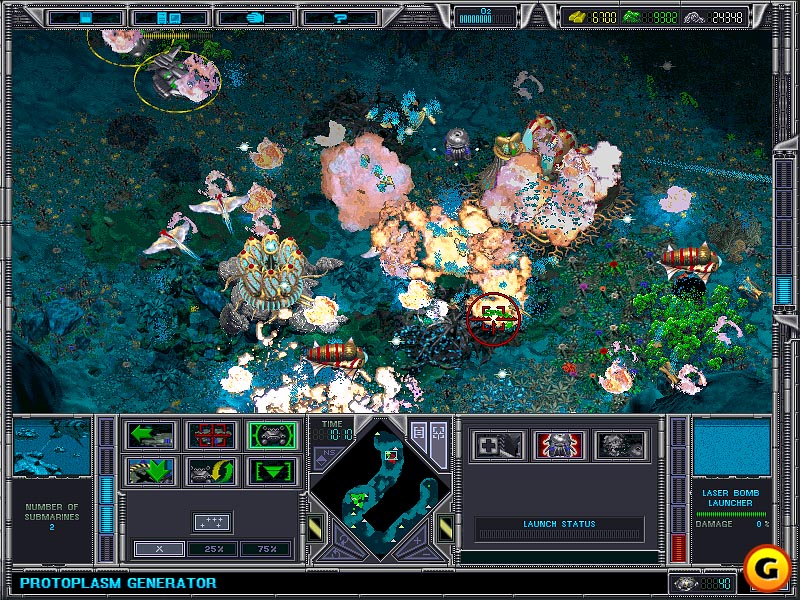Activate the green-framed vehicle command icon
This screenshot has width=800, height=600.
tap(272, 436)
